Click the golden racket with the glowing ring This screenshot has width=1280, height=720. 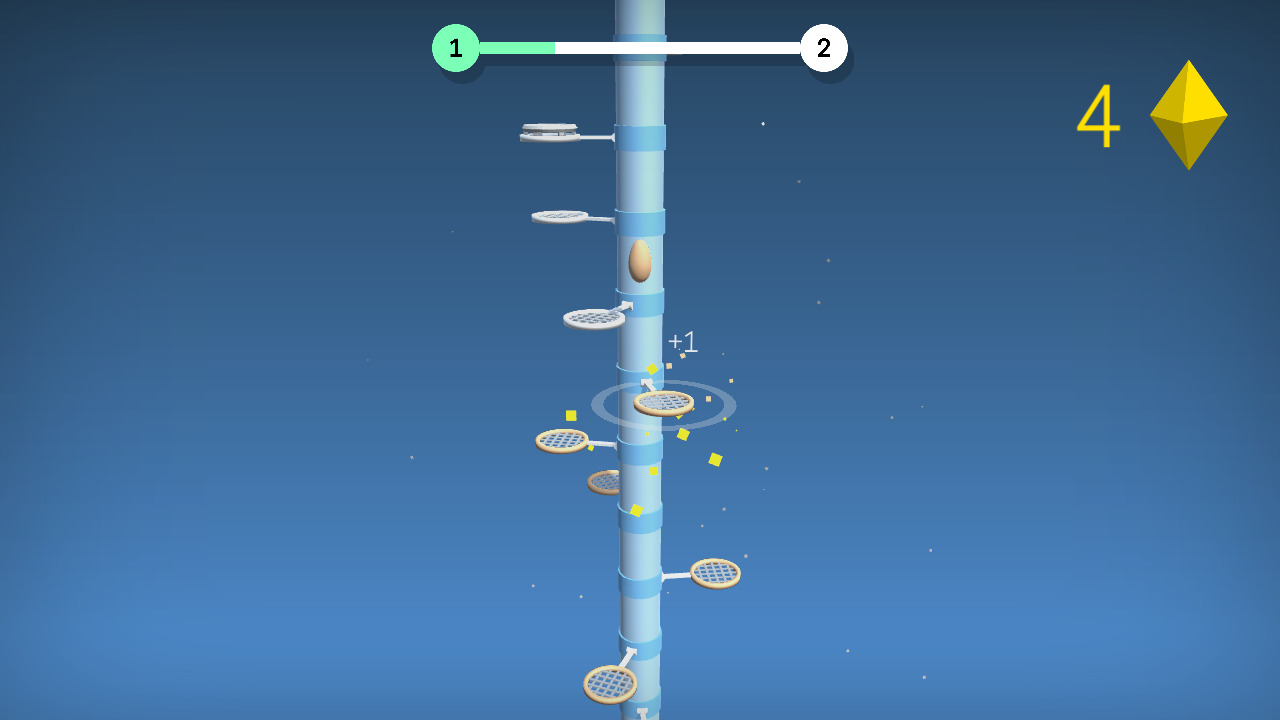(665, 404)
